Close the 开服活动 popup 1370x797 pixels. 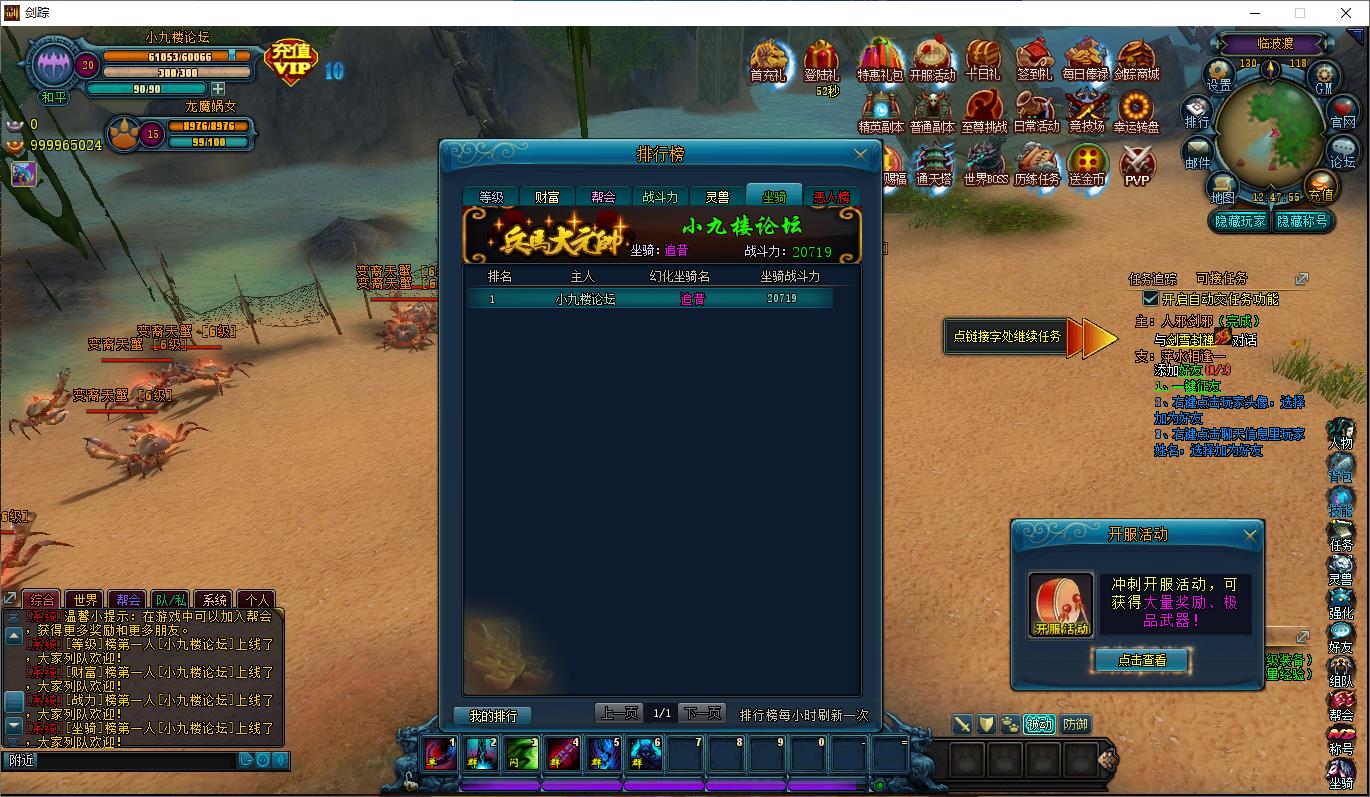click(1250, 535)
